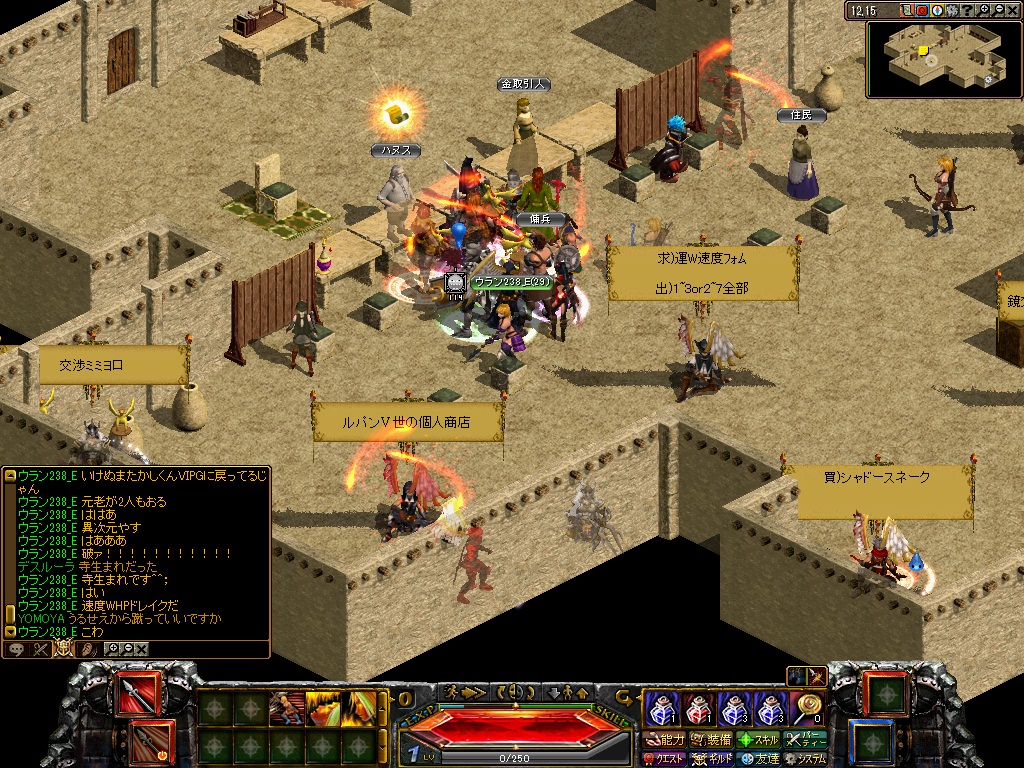
Task: Open the スキル (skills) menu
Action: click(x=758, y=740)
